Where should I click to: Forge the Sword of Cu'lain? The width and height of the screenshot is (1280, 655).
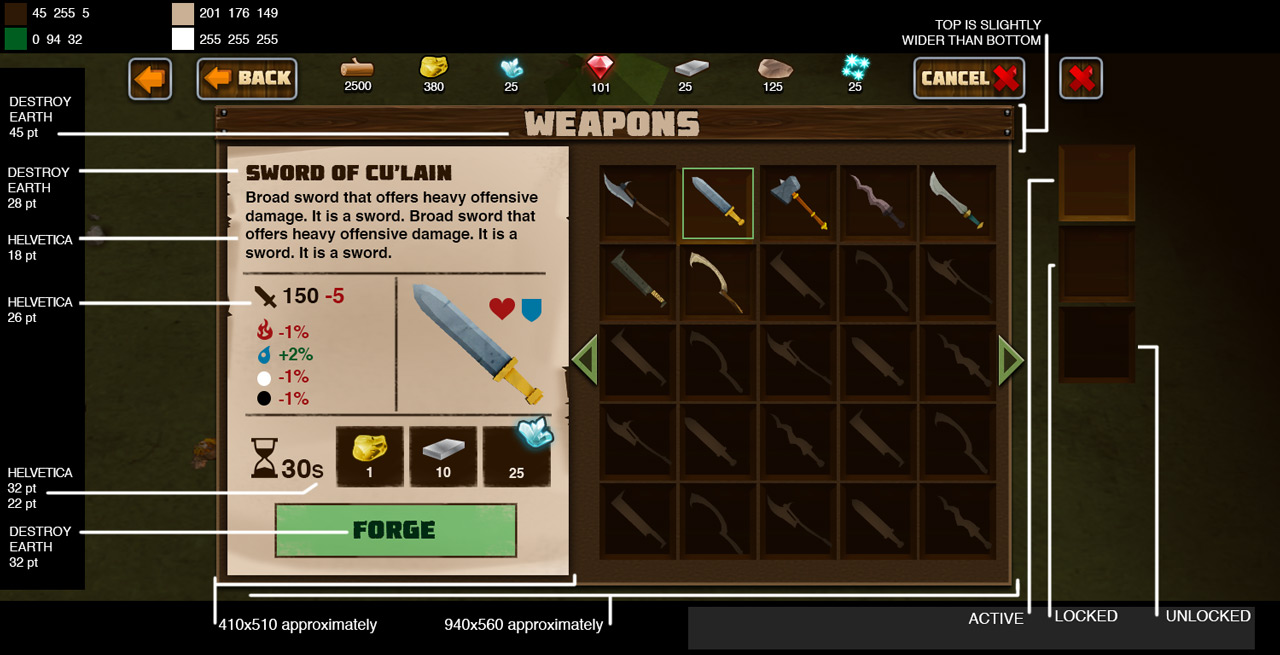tap(395, 530)
